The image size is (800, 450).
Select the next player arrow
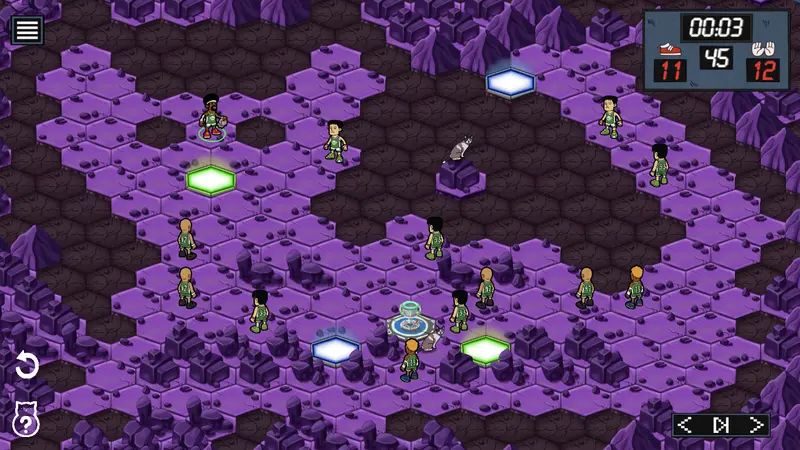click(x=757, y=425)
